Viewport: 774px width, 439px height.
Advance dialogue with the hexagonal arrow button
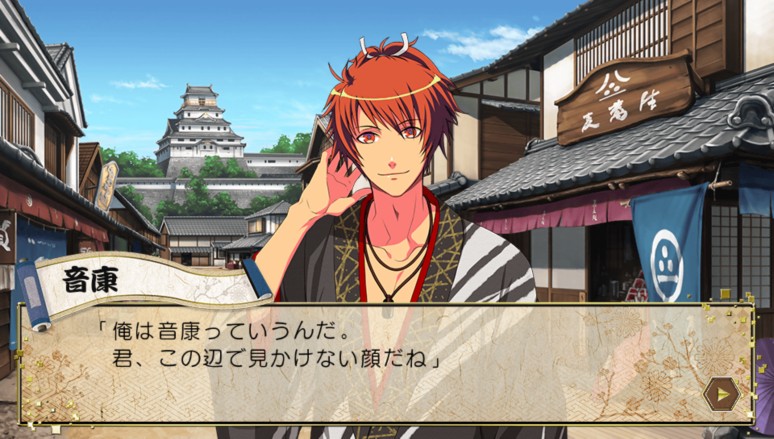pos(720,394)
